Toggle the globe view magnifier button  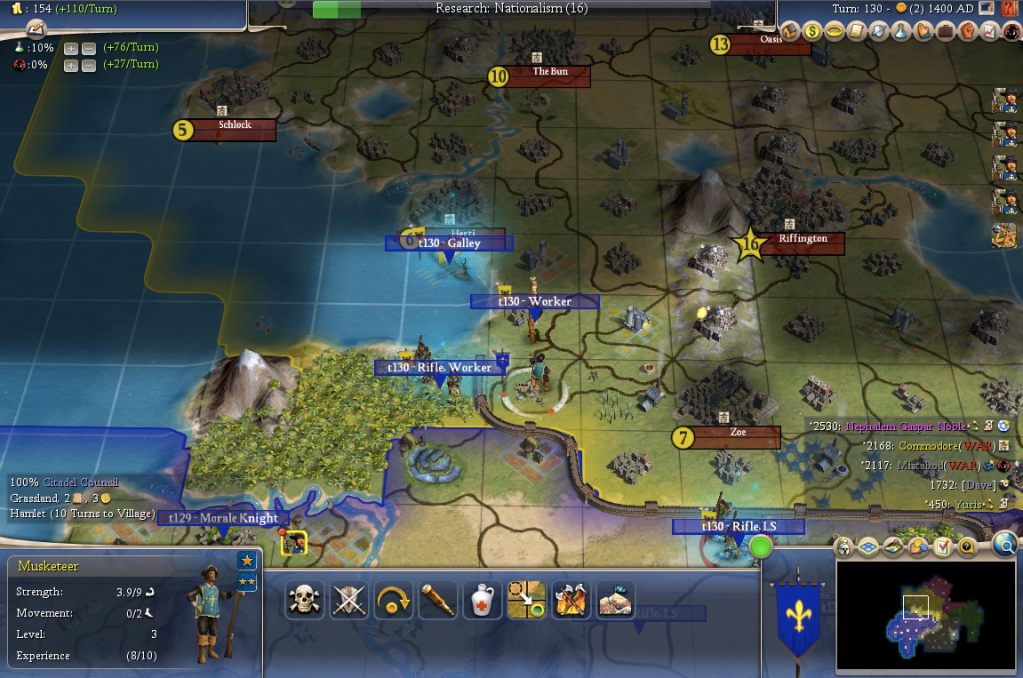[1006, 543]
